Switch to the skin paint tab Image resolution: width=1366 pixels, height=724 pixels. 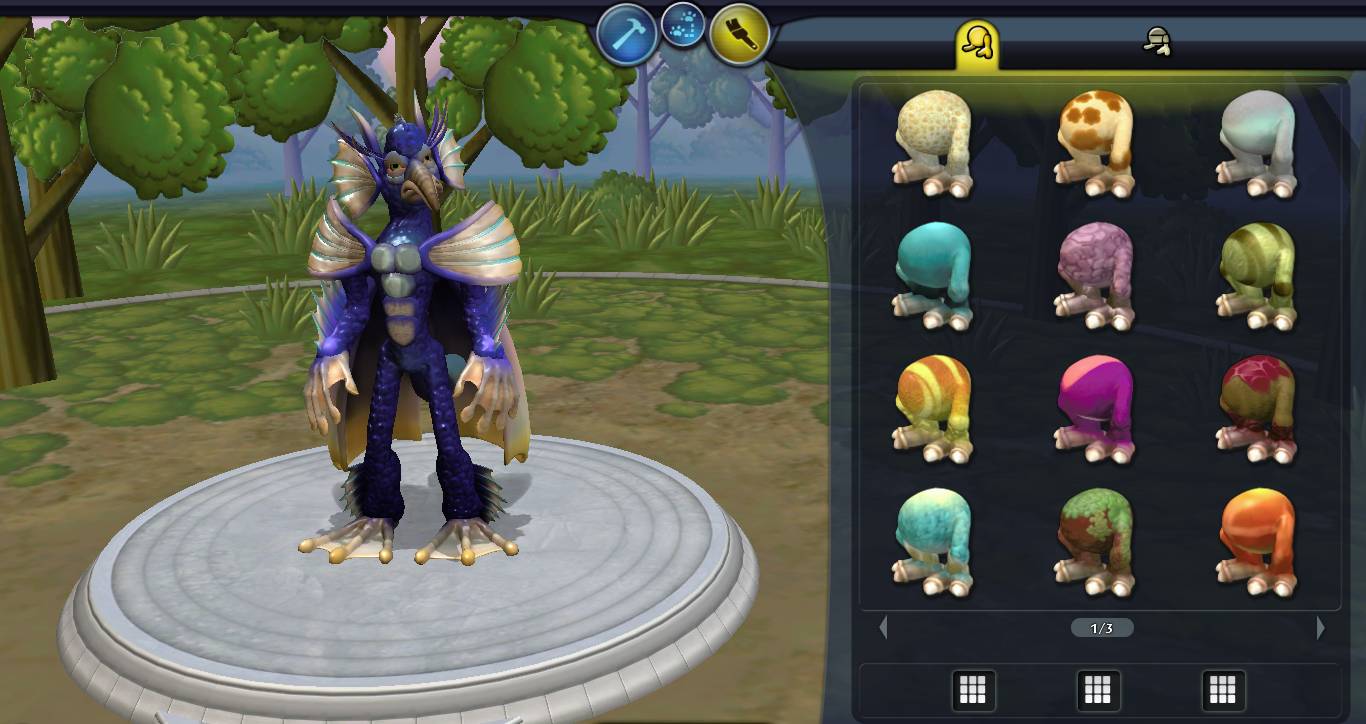click(x=977, y=43)
